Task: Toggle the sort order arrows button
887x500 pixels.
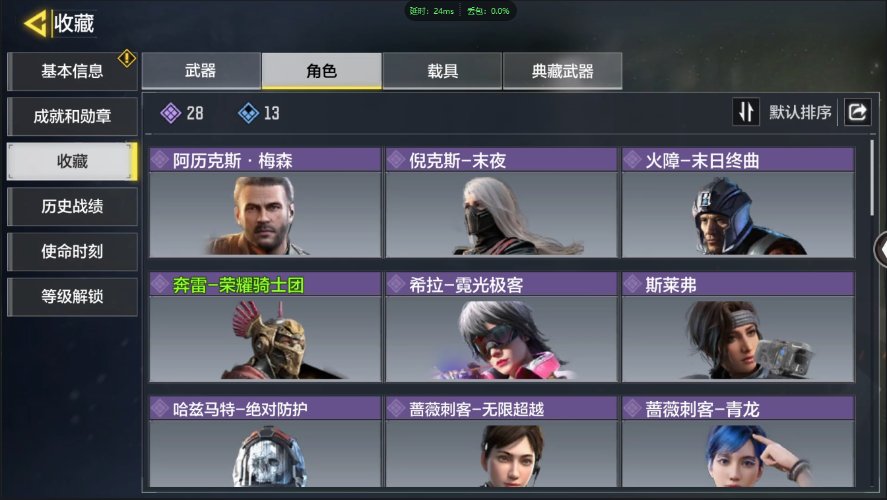Action: tap(746, 112)
